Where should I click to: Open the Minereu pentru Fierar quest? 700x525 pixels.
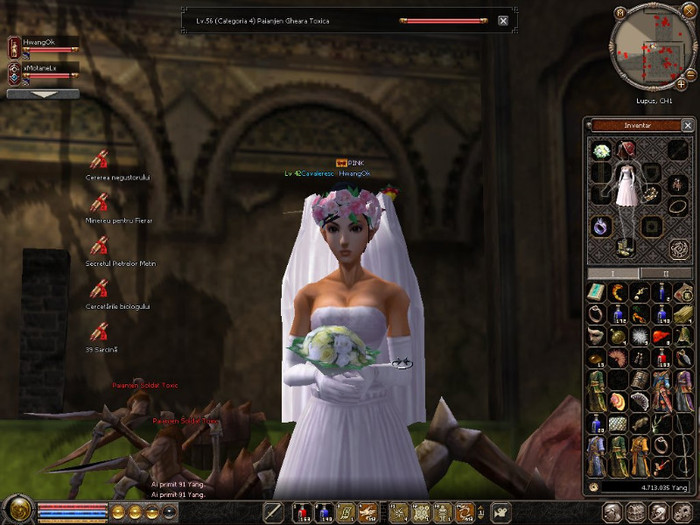click(x=99, y=203)
